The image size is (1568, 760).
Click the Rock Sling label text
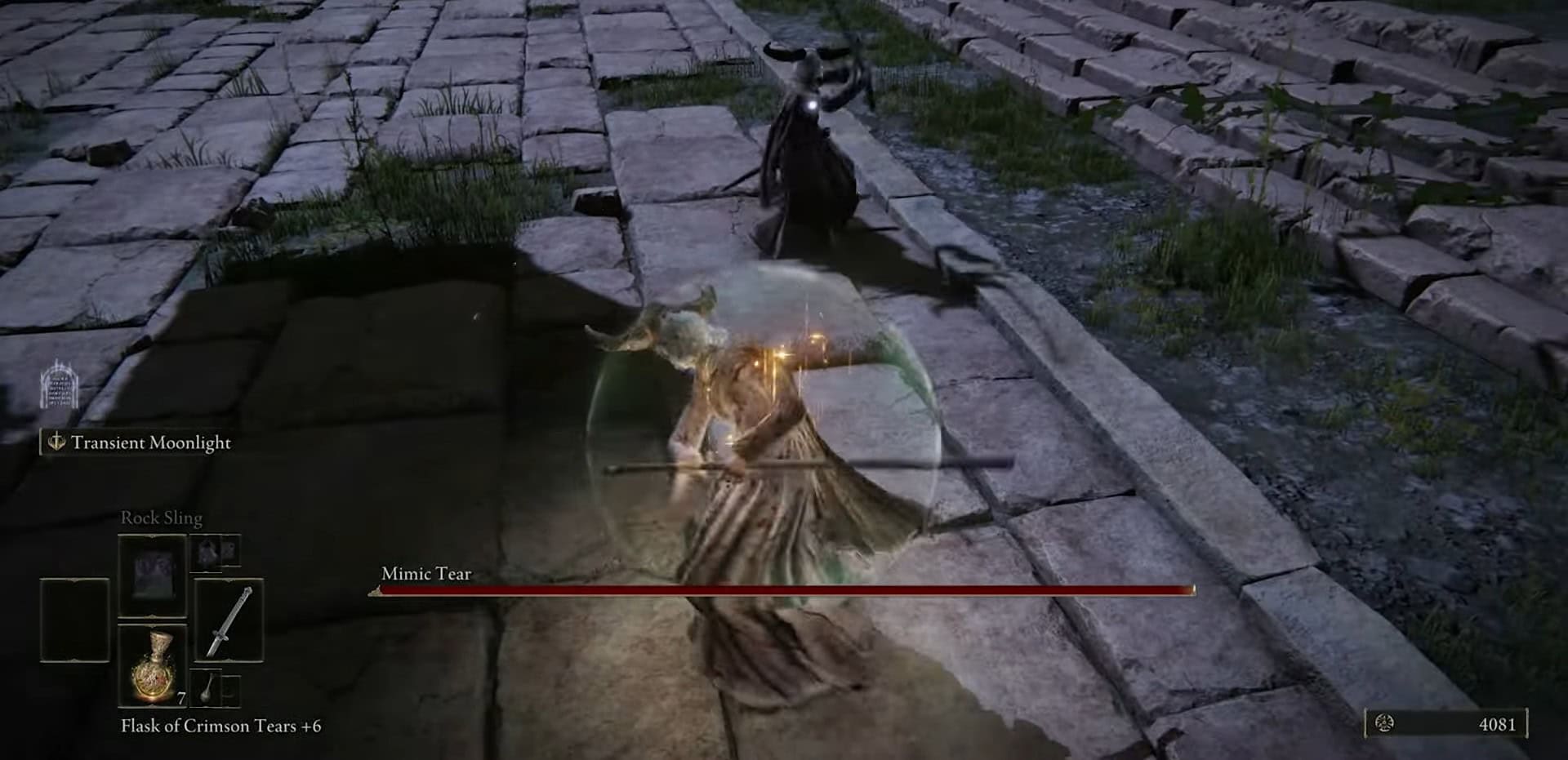[161, 518]
